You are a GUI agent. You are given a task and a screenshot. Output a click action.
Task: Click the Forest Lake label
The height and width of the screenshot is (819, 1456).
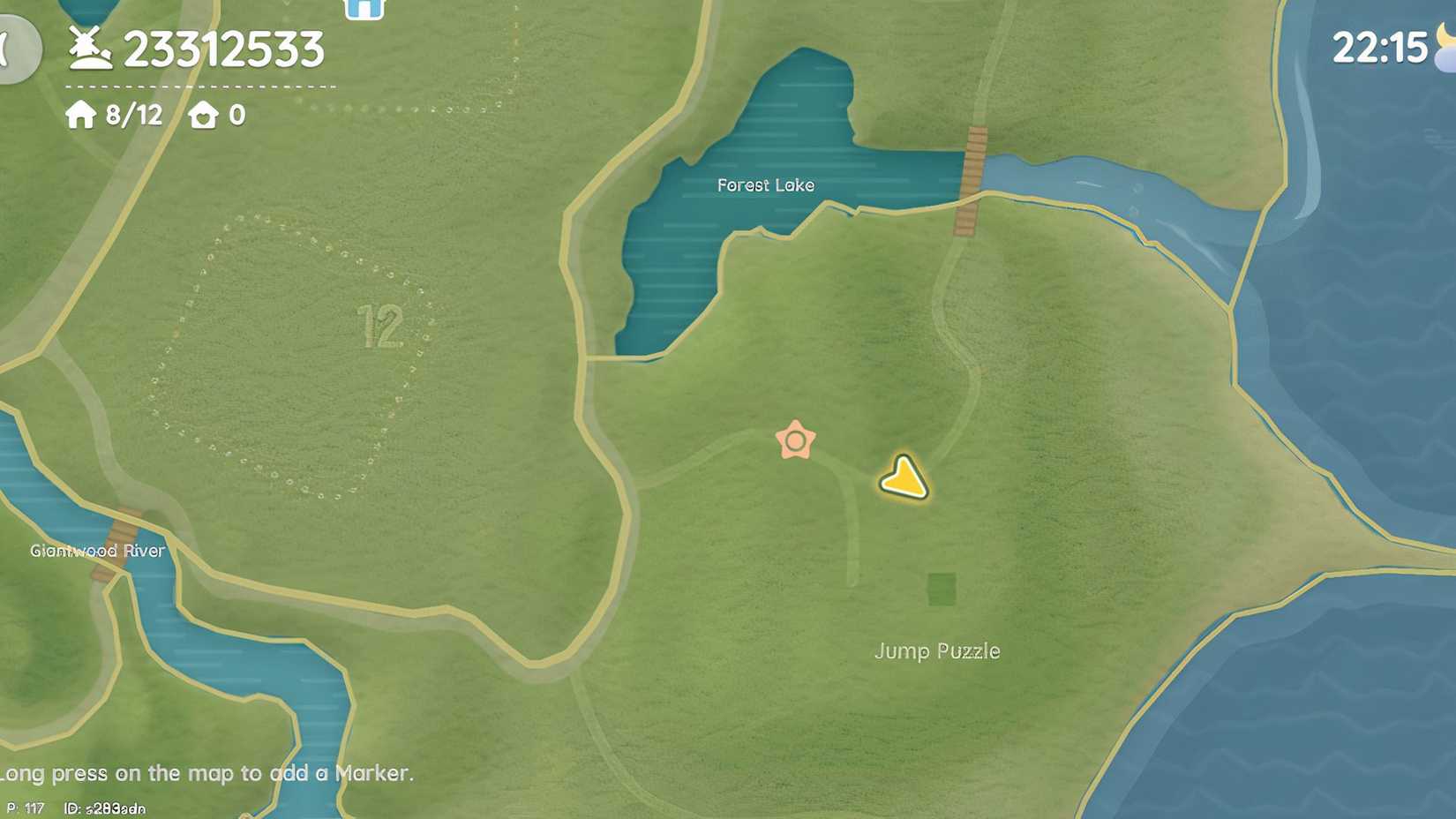766,185
